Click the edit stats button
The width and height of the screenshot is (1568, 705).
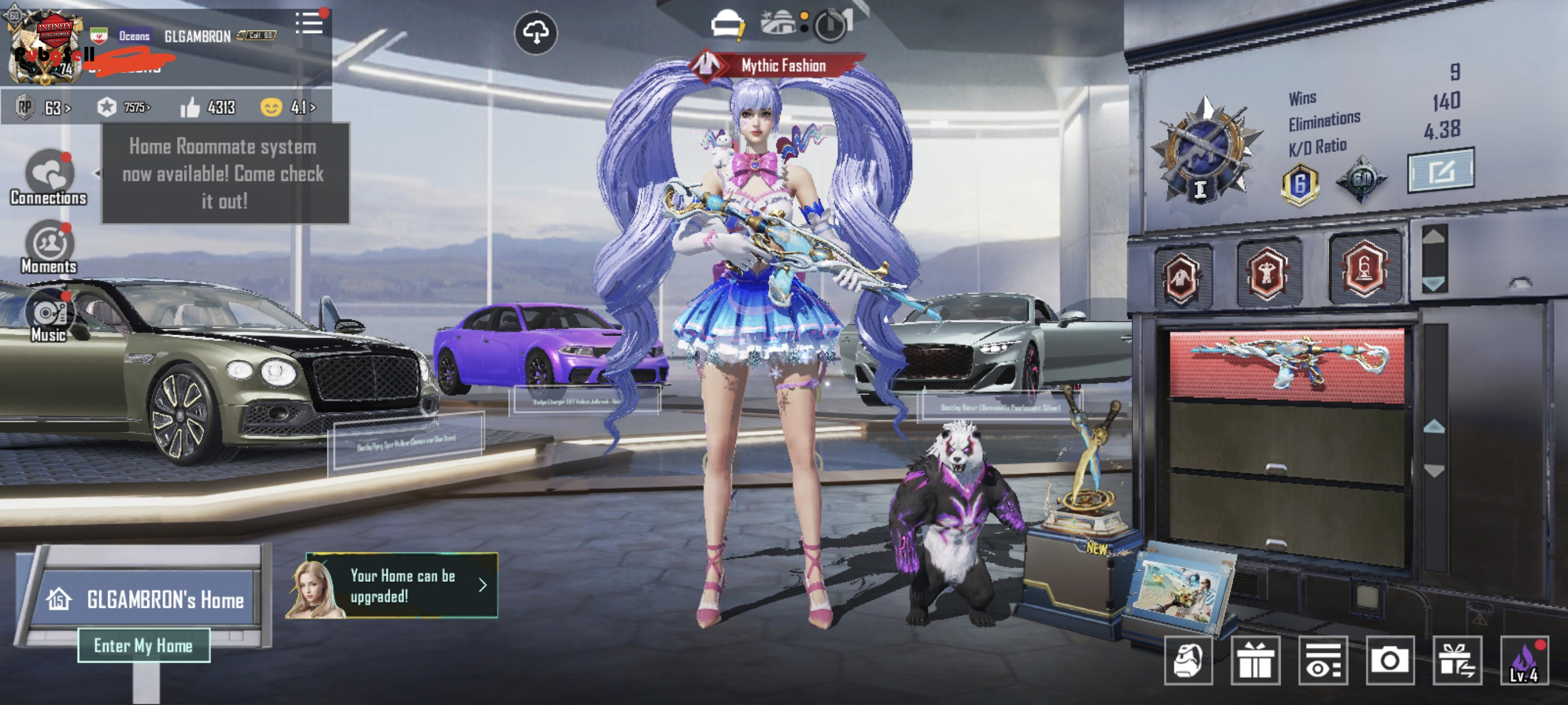pos(1441,170)
